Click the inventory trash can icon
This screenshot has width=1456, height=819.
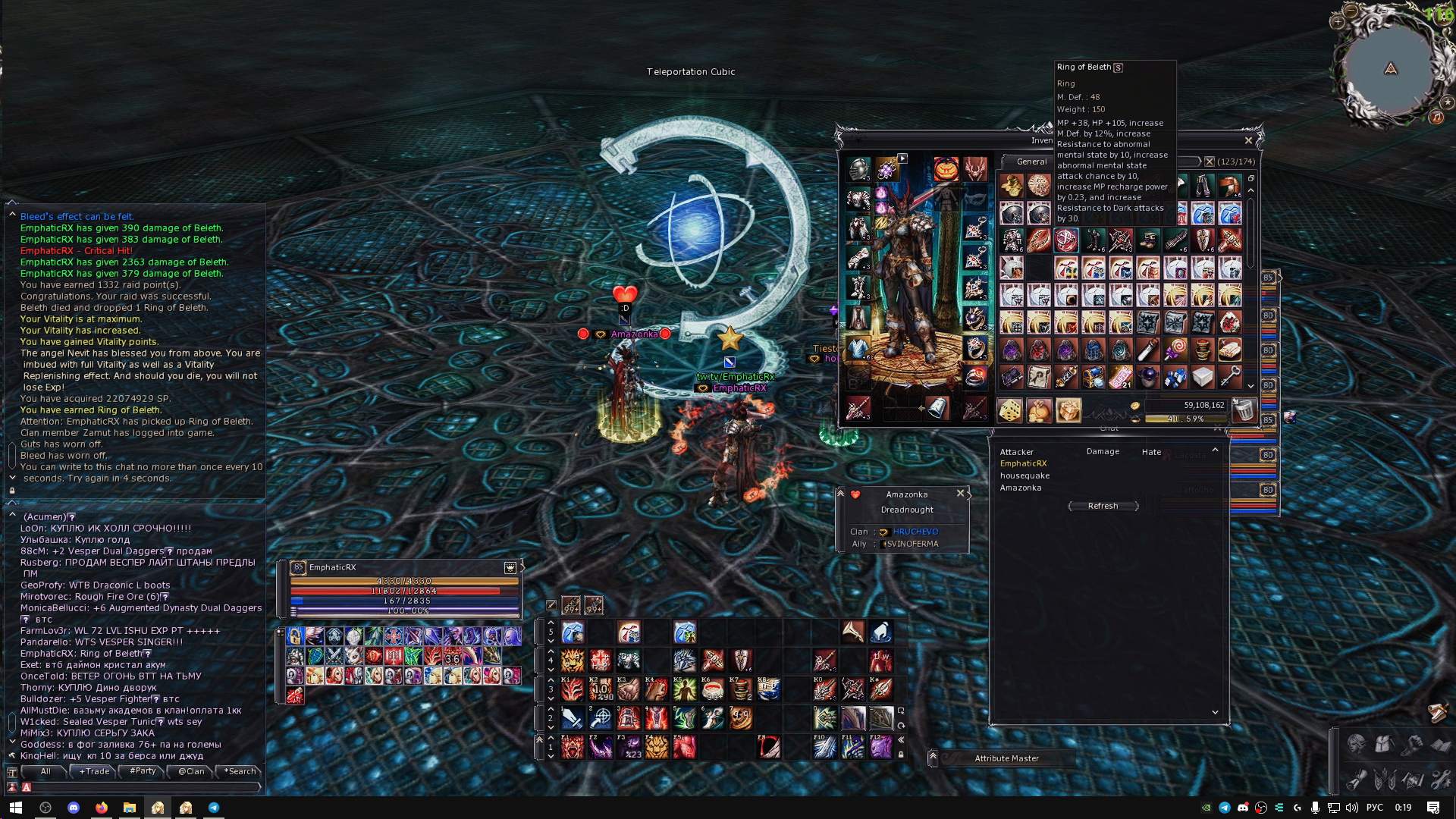click(1243, 410)
